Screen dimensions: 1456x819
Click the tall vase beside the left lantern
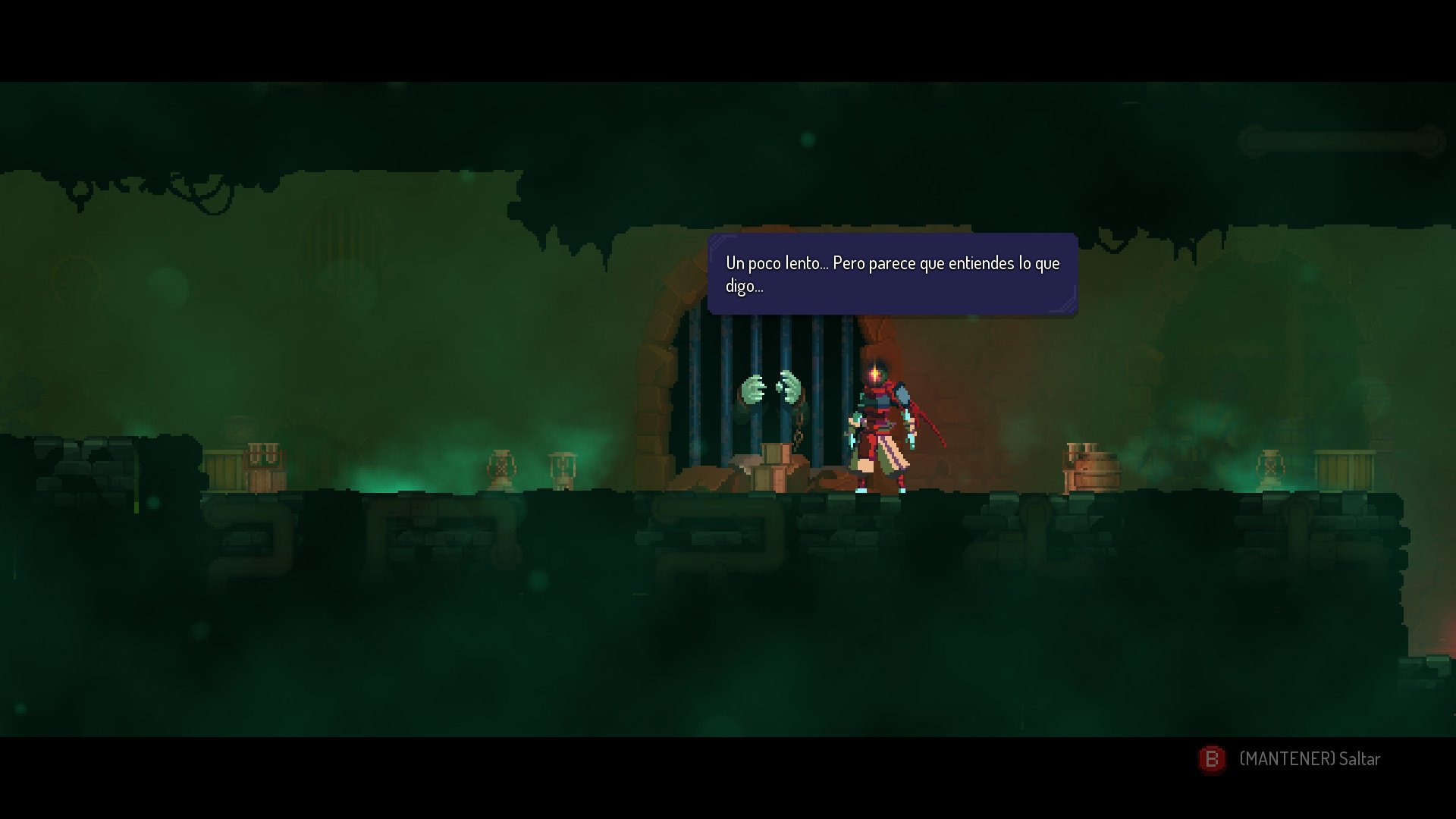tap(562, 469)
